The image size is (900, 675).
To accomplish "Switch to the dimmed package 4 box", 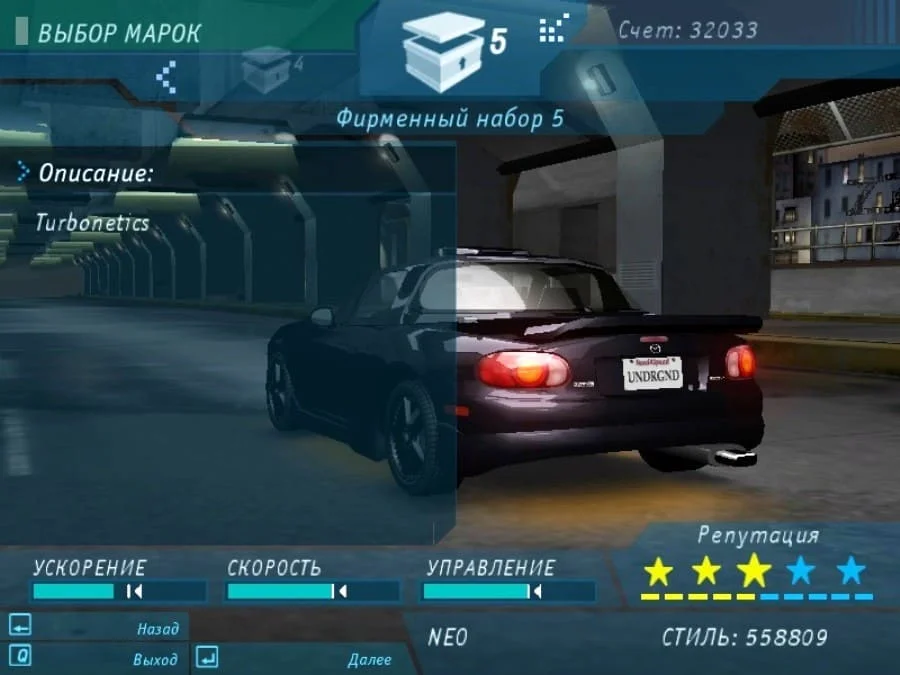I will click(266, 70).
